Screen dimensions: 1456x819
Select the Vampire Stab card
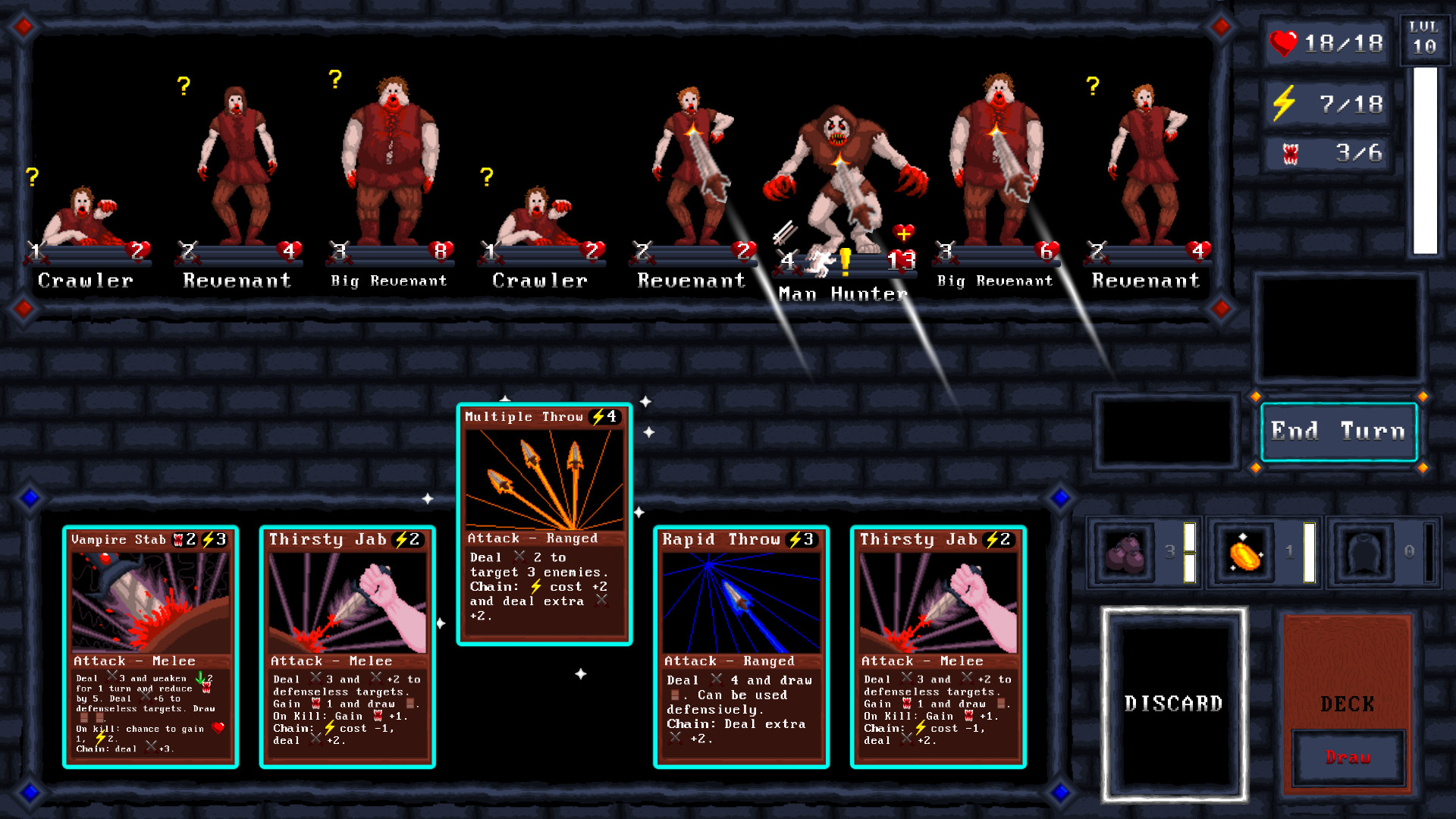[x=150, y=648]
